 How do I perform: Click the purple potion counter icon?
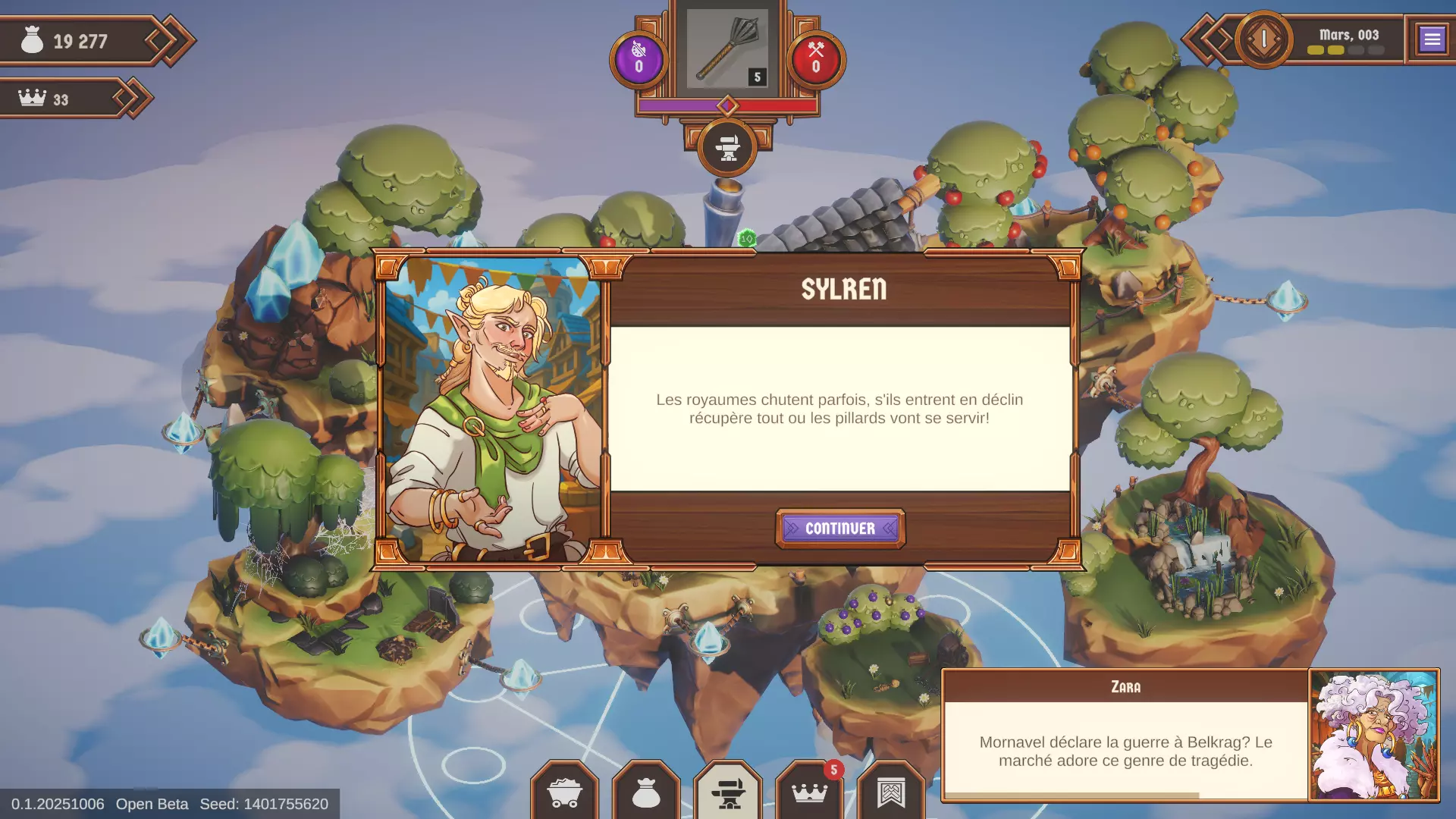639,59
